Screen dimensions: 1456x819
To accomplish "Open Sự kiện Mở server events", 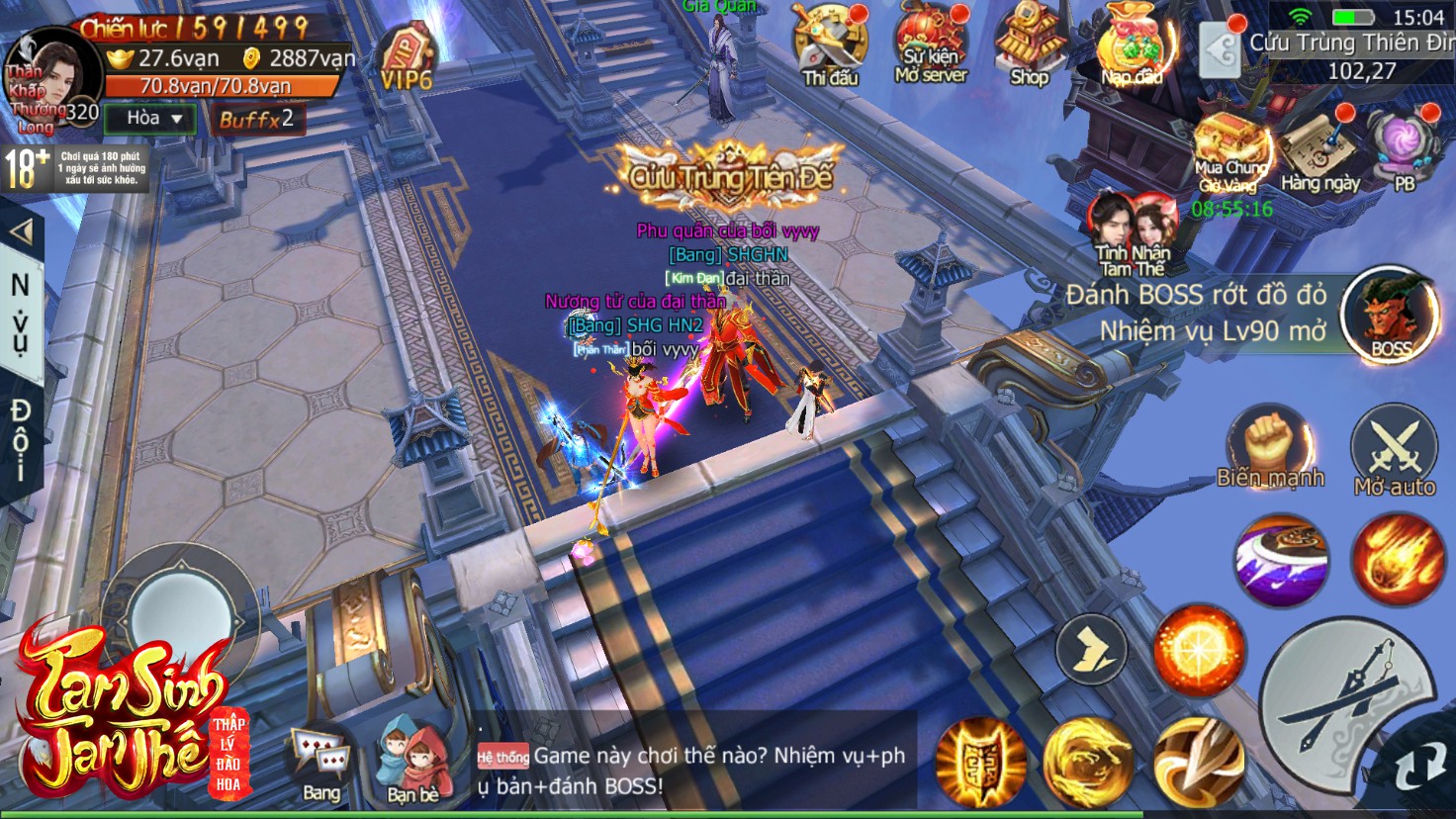I will click(930, 44).
